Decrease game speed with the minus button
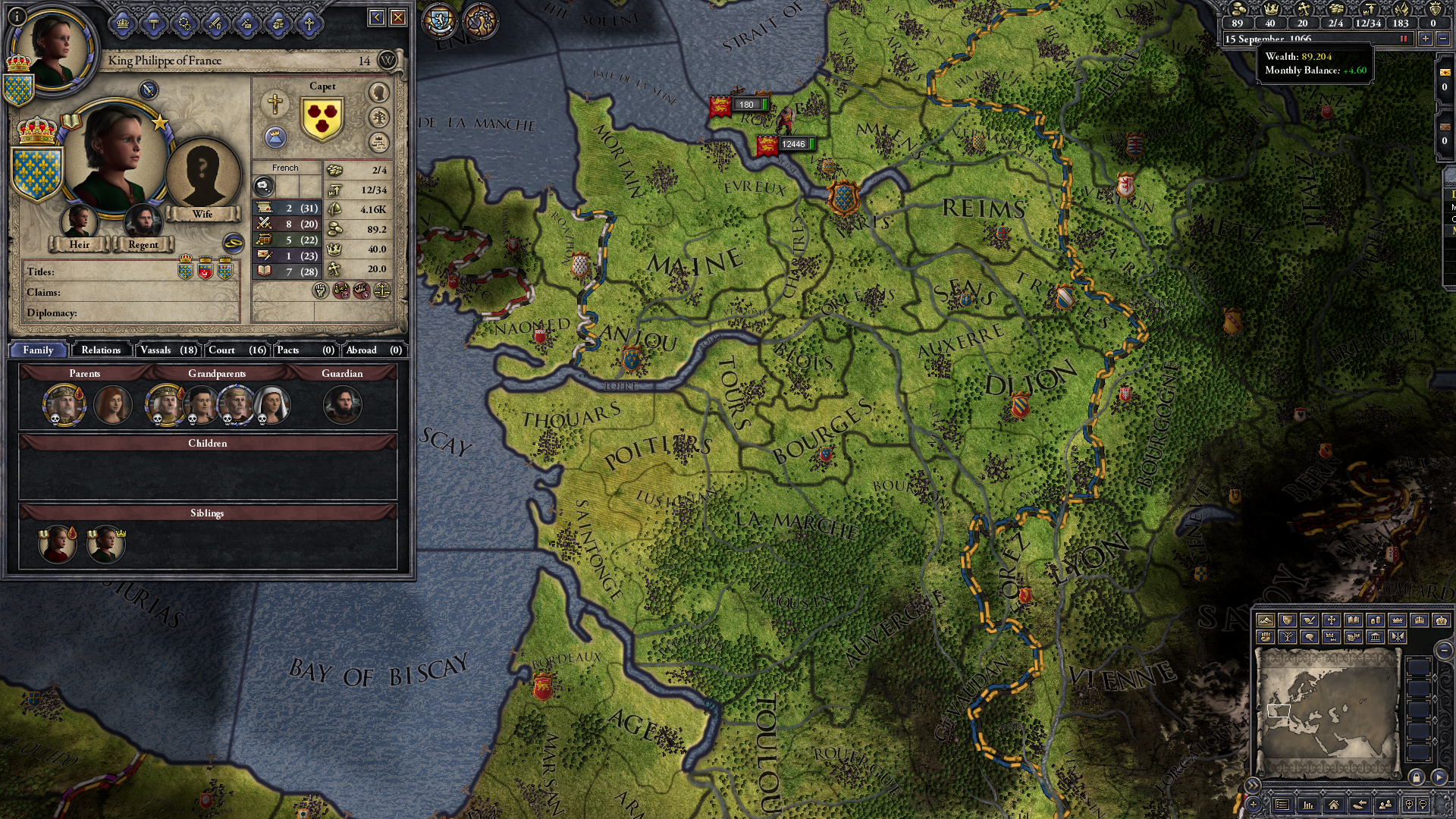 [x=1442, y=39]
